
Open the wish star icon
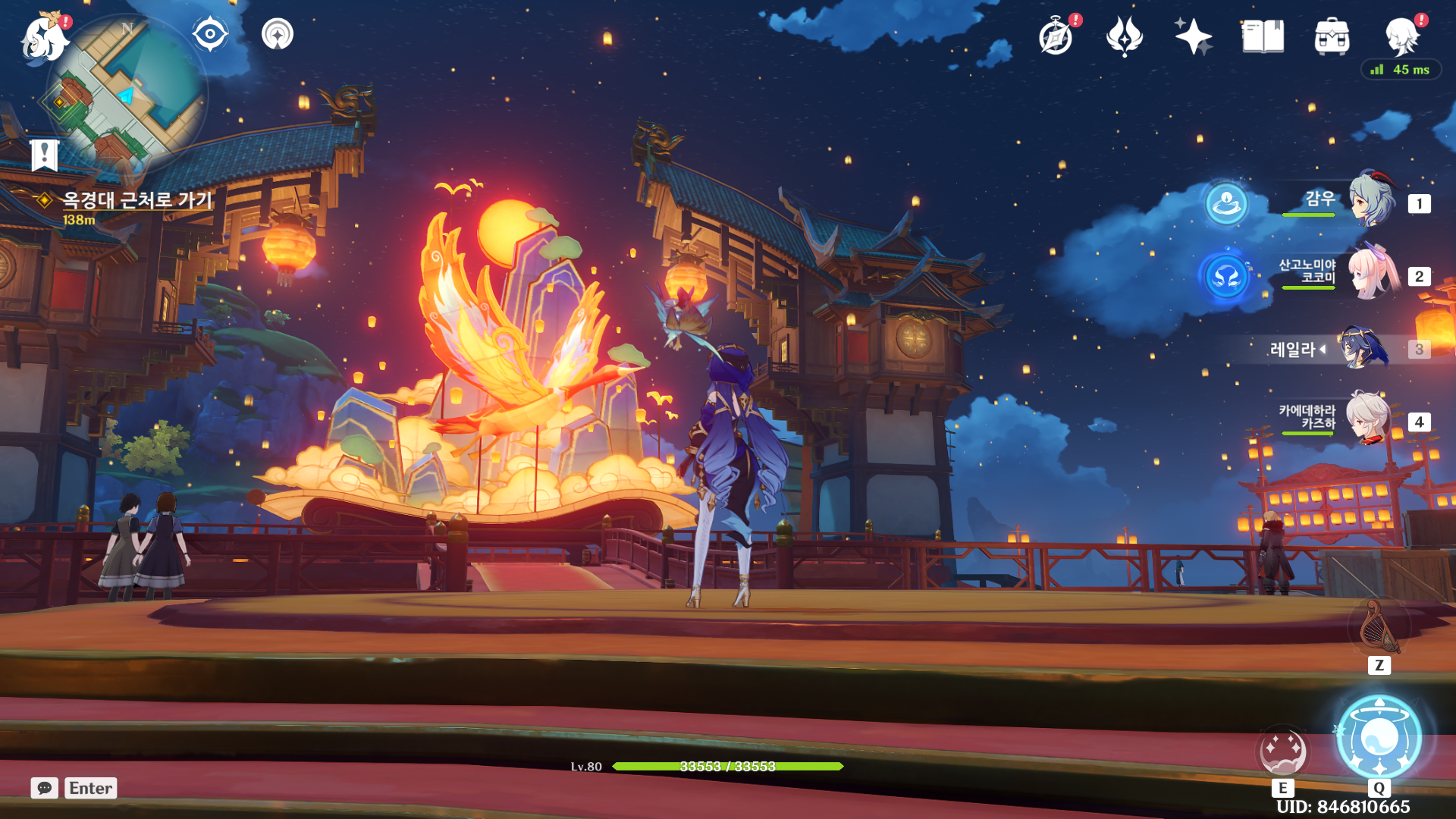tap(1193, 36)
